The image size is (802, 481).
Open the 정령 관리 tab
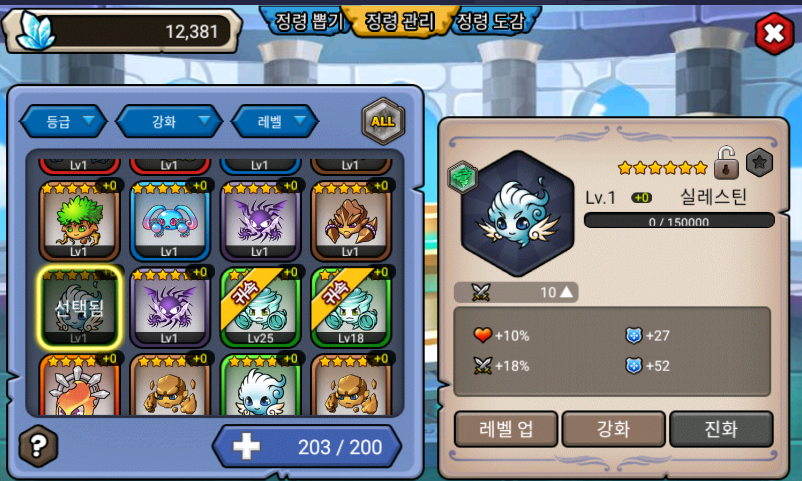point(400,22)
